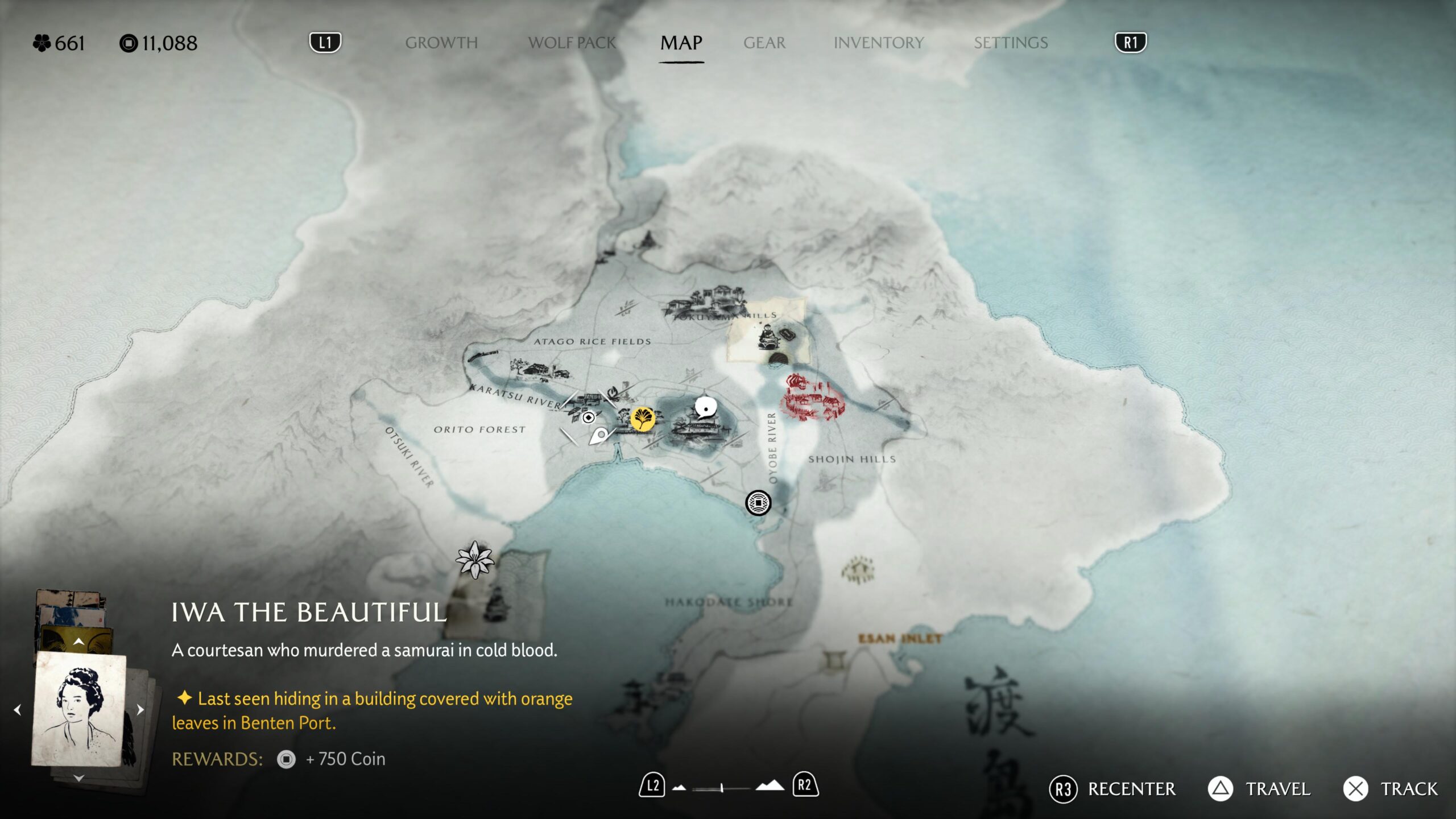Click the white speech bubble map marker
This screenshot has height=819, width=1456.
pos(705,408)
